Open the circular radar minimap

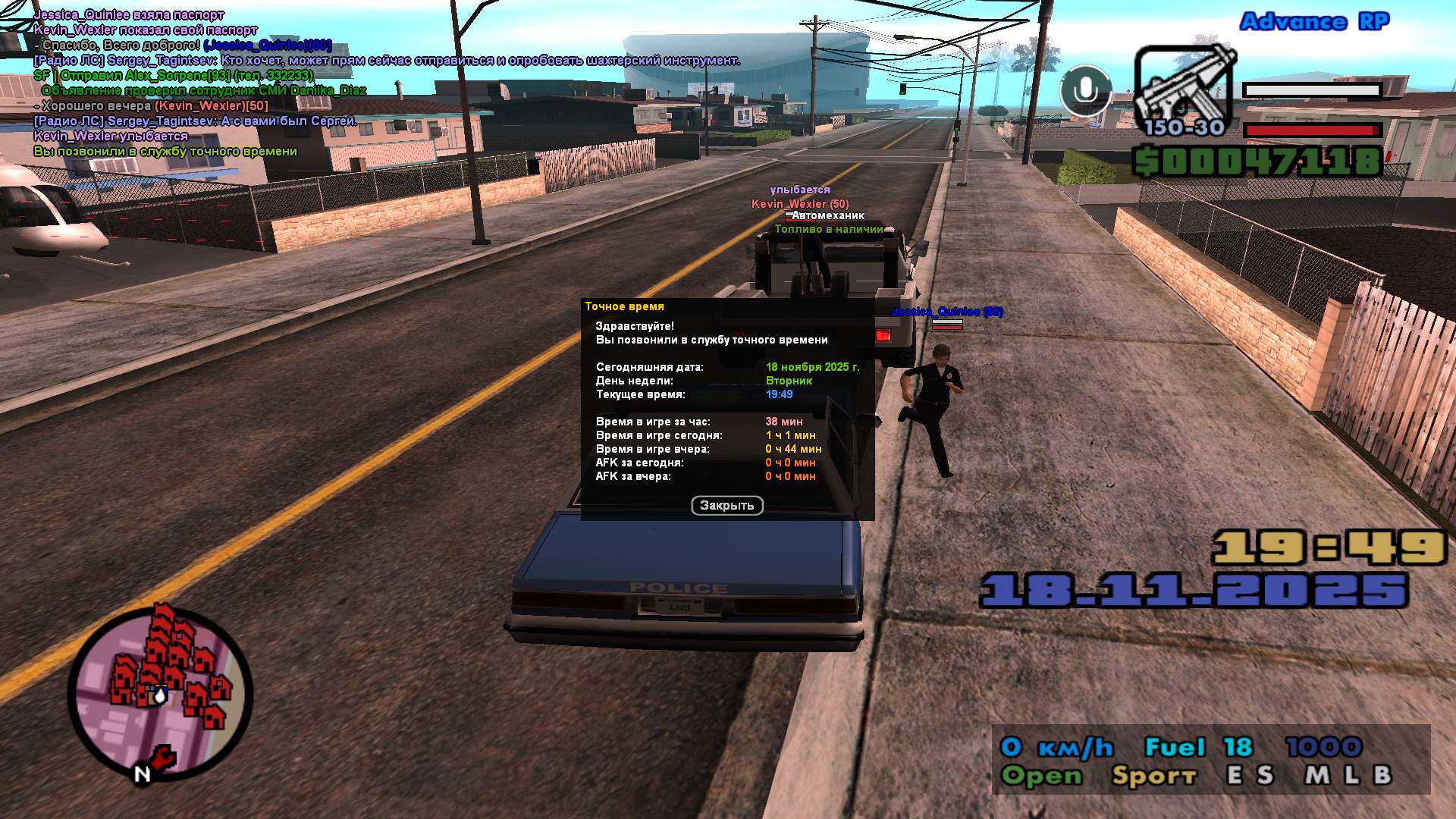160,692
